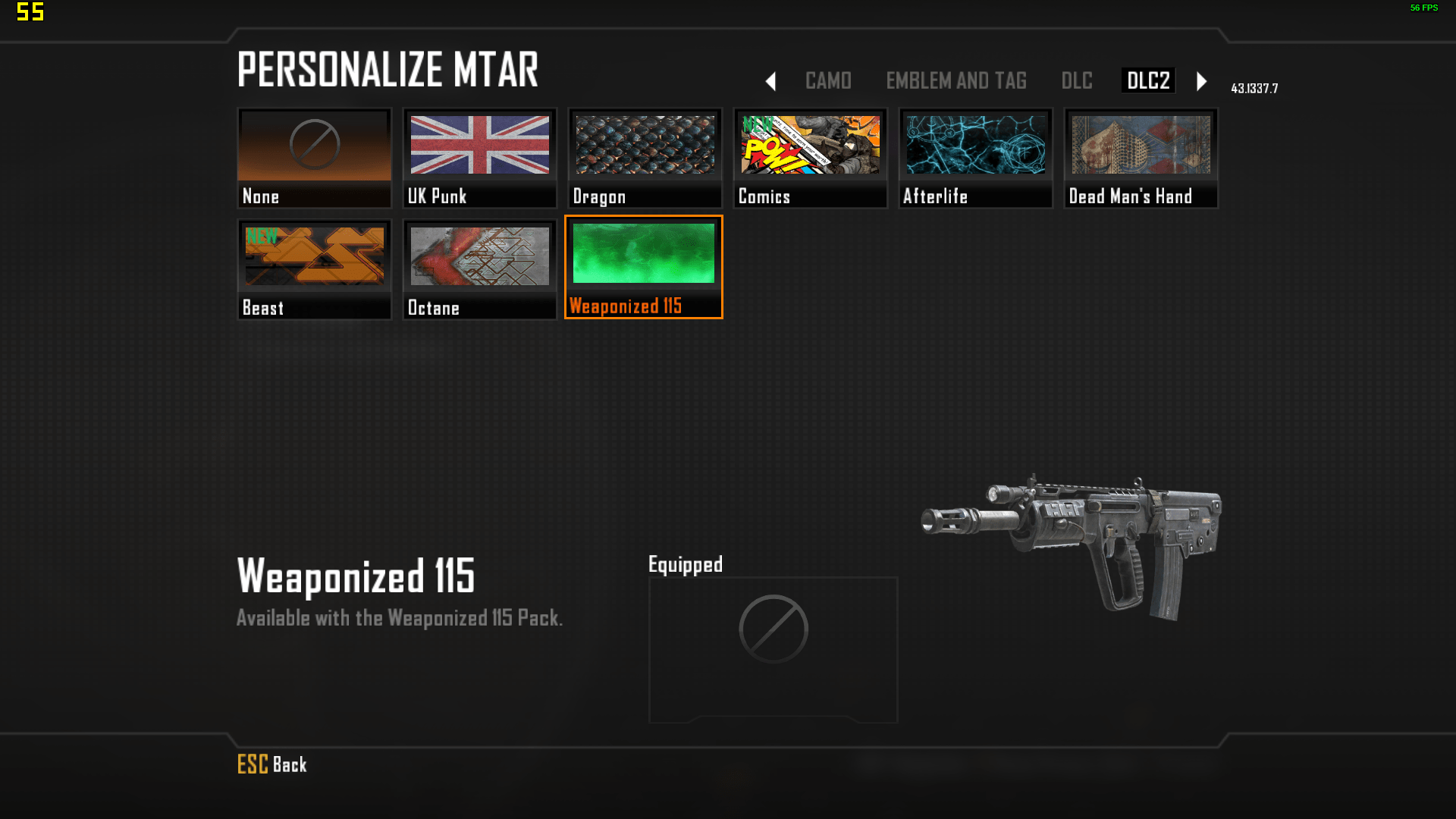Select the DLC2 tab
1456x819 pixels.
1148,80
